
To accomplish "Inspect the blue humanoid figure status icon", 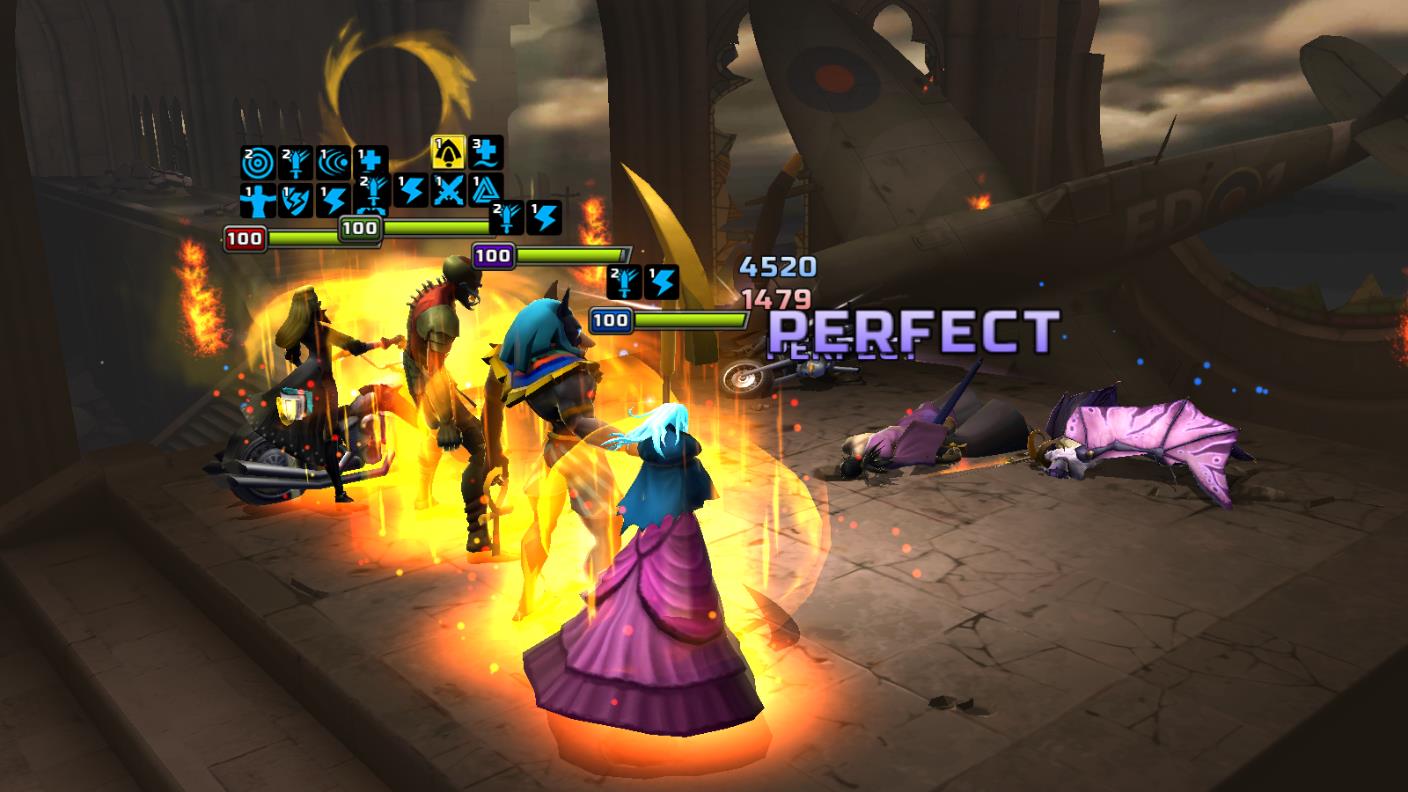I will pyautogui.click(x=257, y=200).
